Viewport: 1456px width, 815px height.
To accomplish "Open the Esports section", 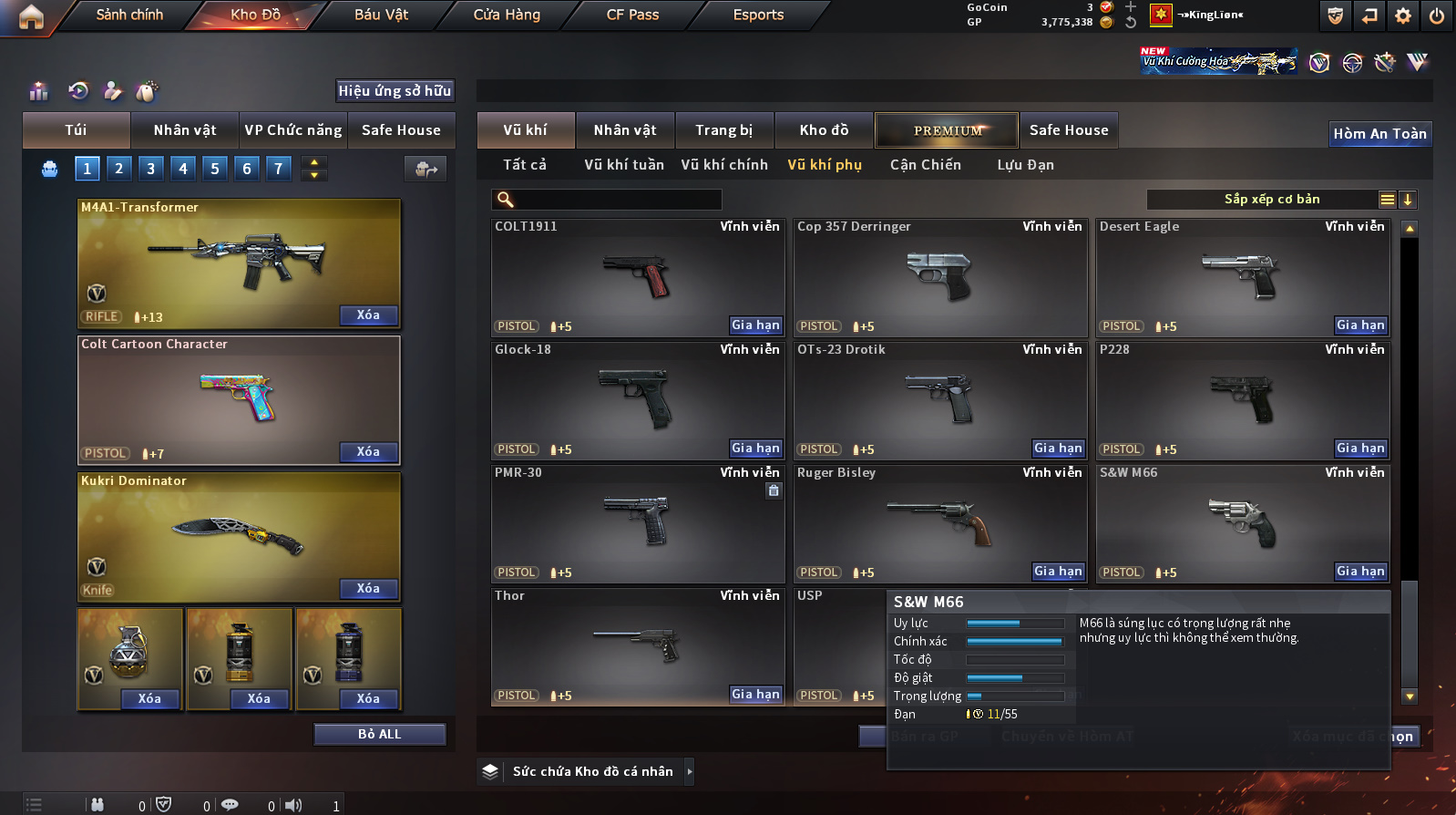I will tap(758, 15).
